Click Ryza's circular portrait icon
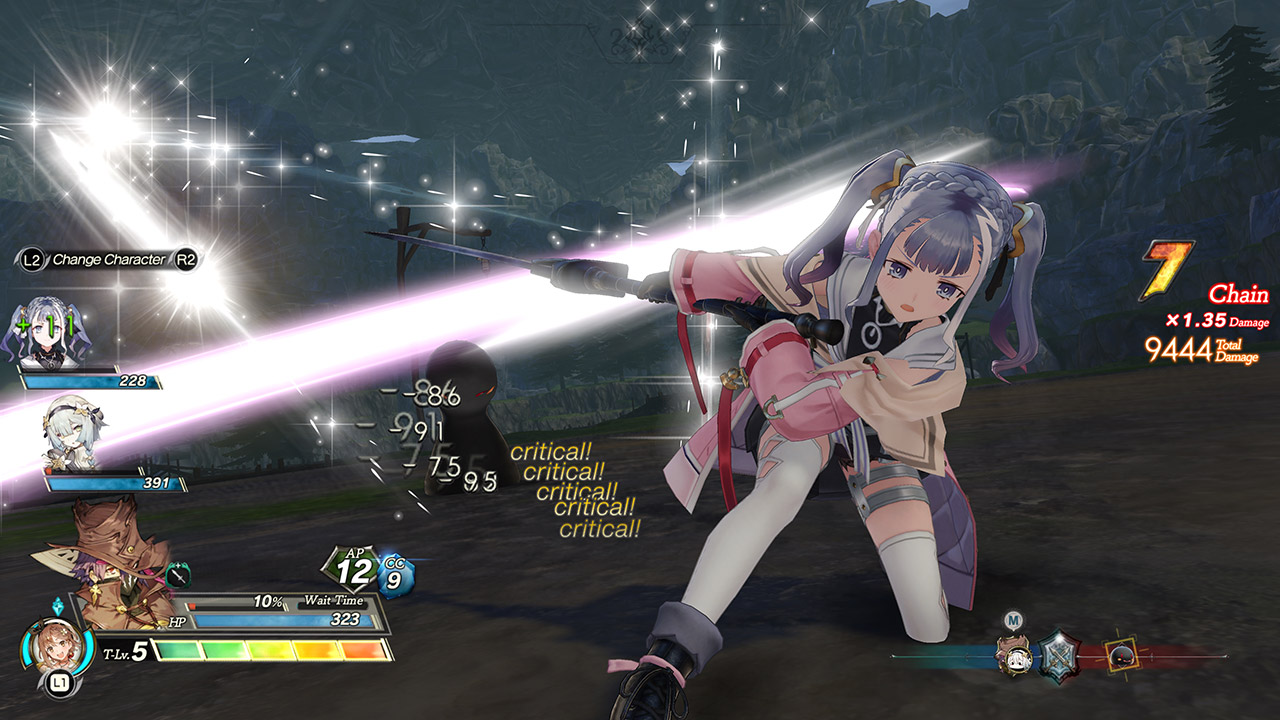This screenshot has height=720, width=1280. pyautogui.click(x=47, y=649)
